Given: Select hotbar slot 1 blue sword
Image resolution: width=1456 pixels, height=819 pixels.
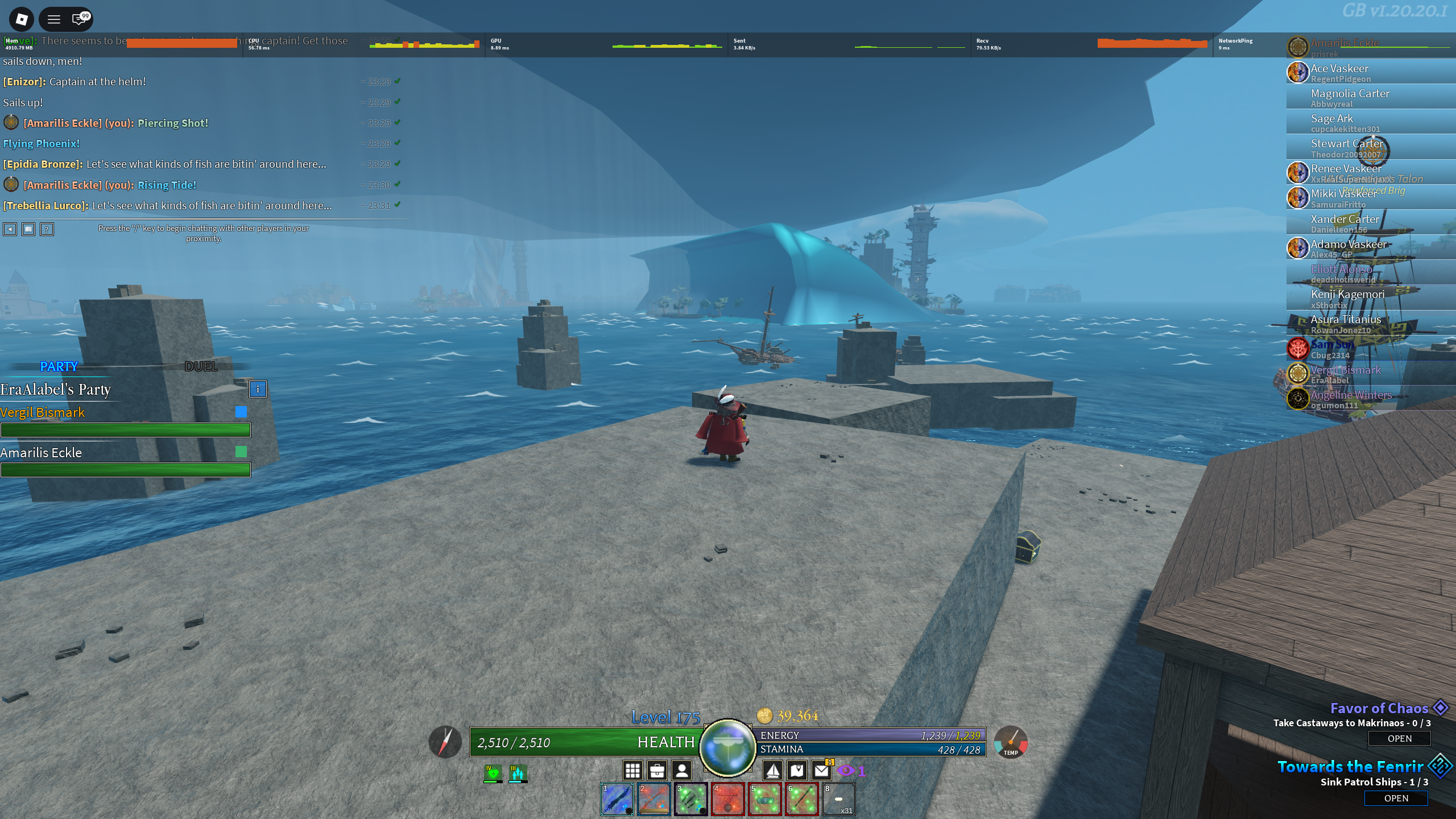Looking at the screenshot, I should [x=617, y=799].
